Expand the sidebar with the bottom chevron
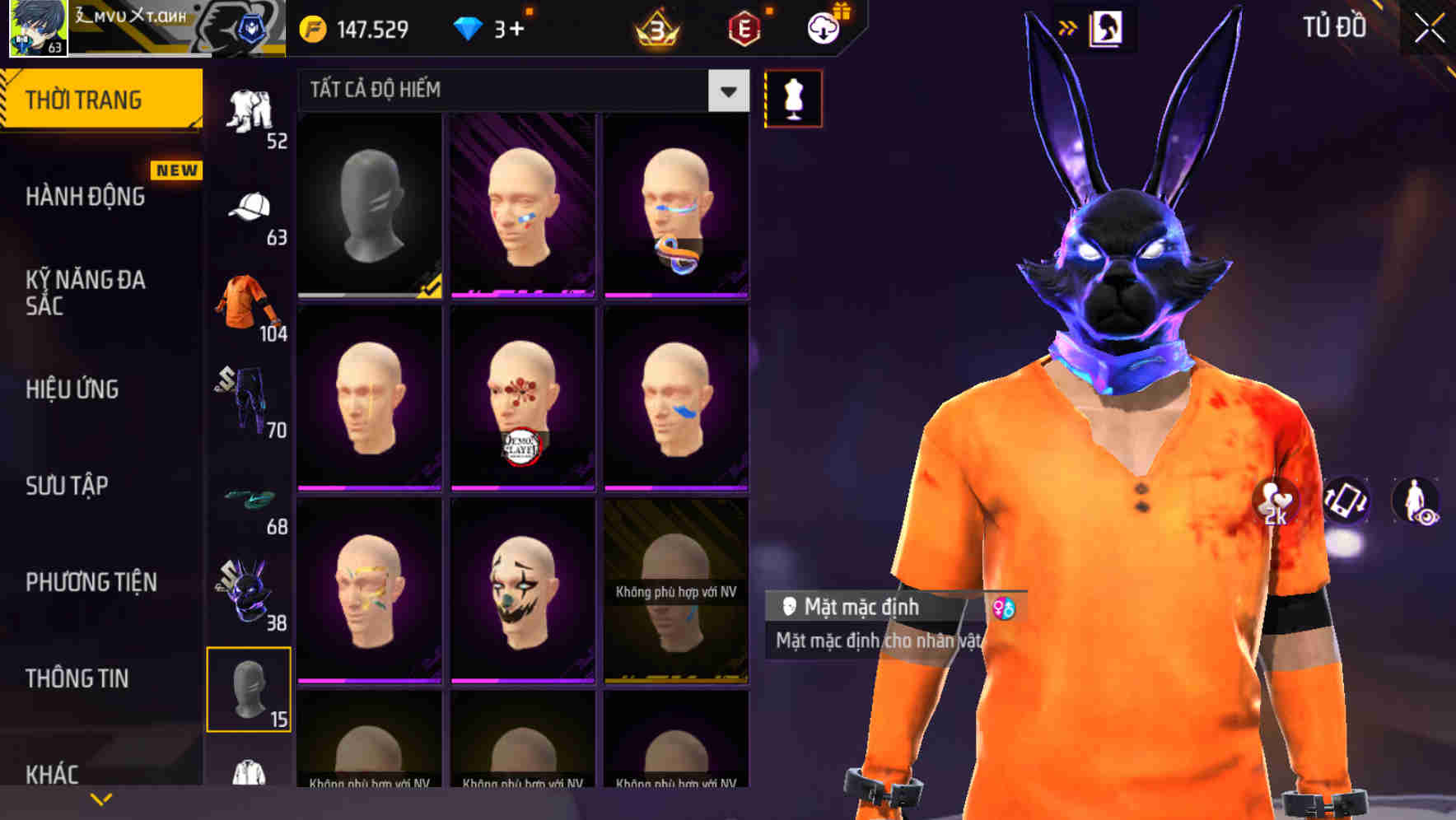This screenshot has width=1456, height=820. coord(99,800)
